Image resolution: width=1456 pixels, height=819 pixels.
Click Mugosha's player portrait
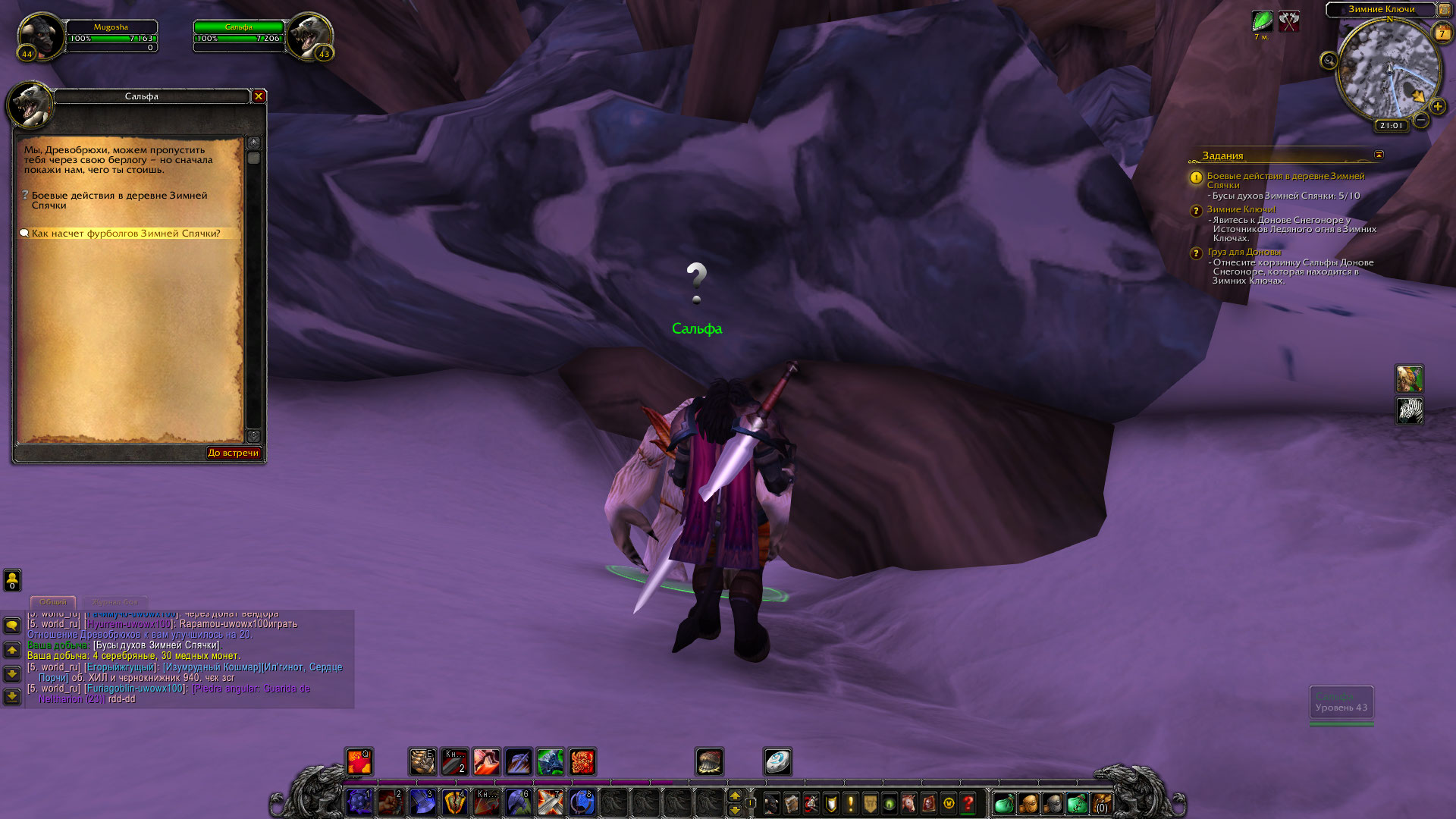tap(40, 35)
